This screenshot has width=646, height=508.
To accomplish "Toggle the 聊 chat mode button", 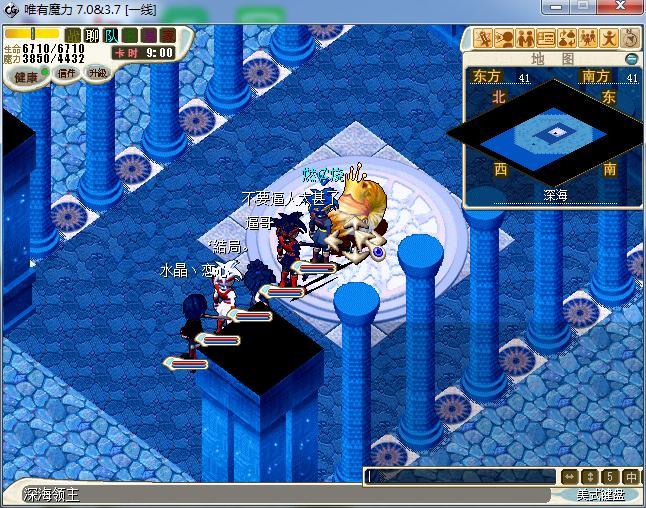I will click(x=92, y=36).
